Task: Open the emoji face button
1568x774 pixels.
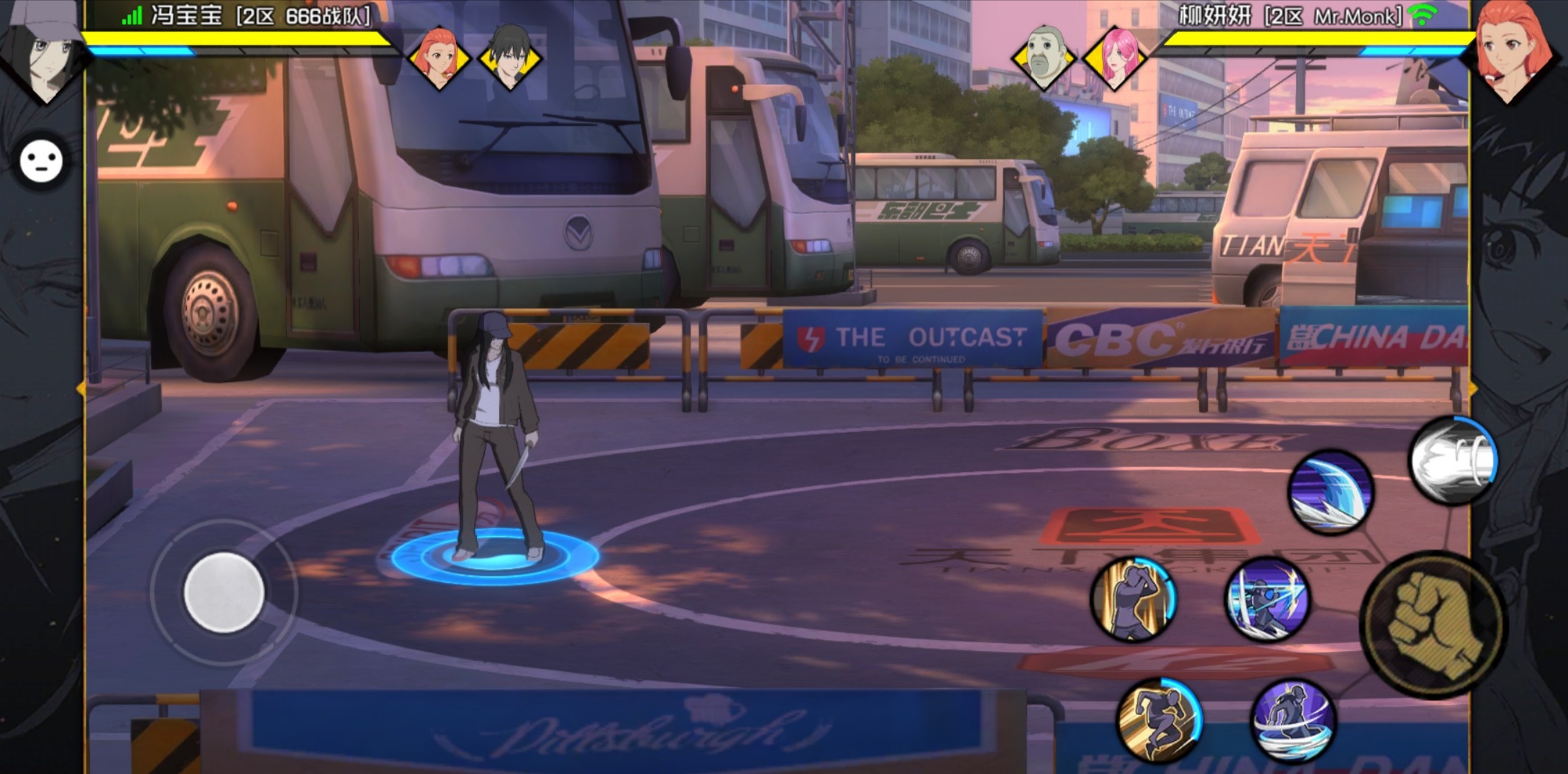Action: tap(41, 161)
